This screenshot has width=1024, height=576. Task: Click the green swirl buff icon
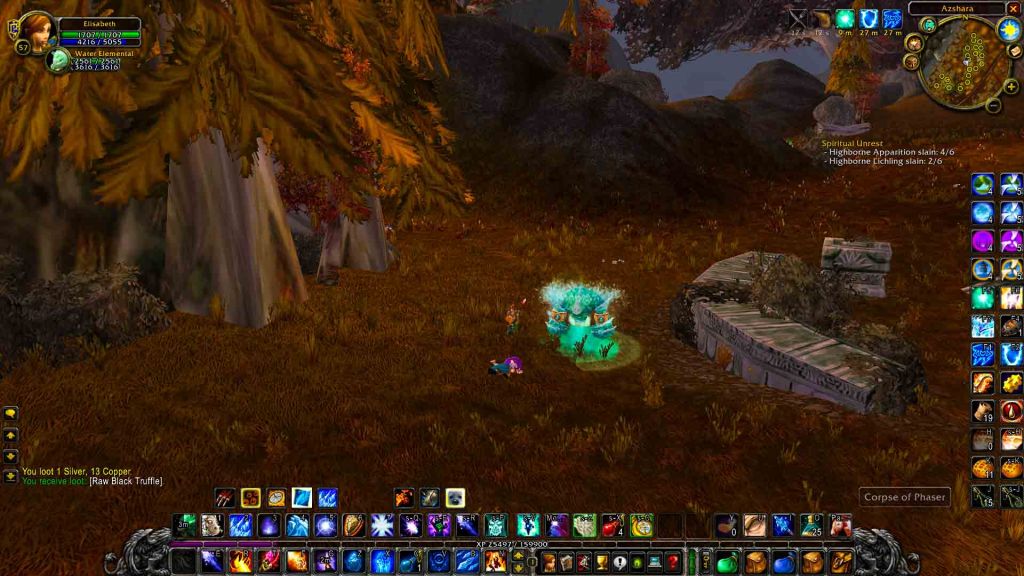[x=844, y=19]
